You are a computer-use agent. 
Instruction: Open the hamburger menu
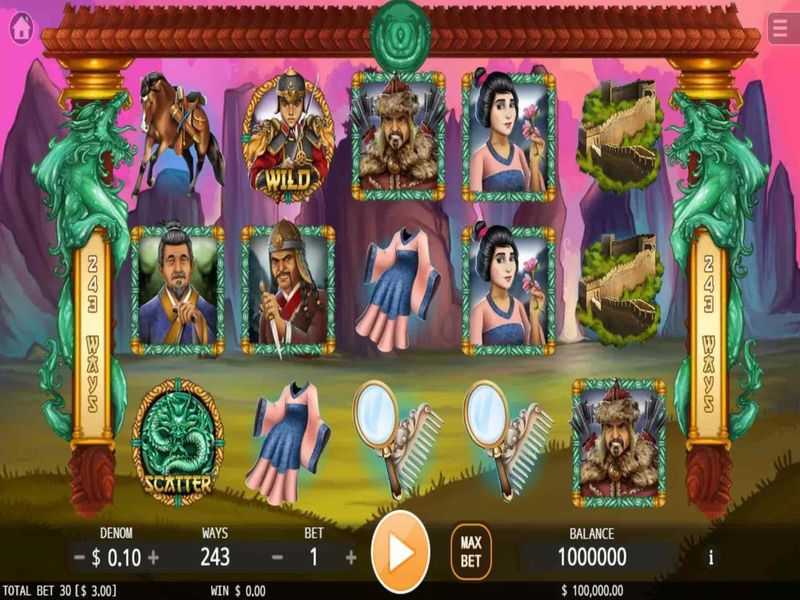(781, 29)
